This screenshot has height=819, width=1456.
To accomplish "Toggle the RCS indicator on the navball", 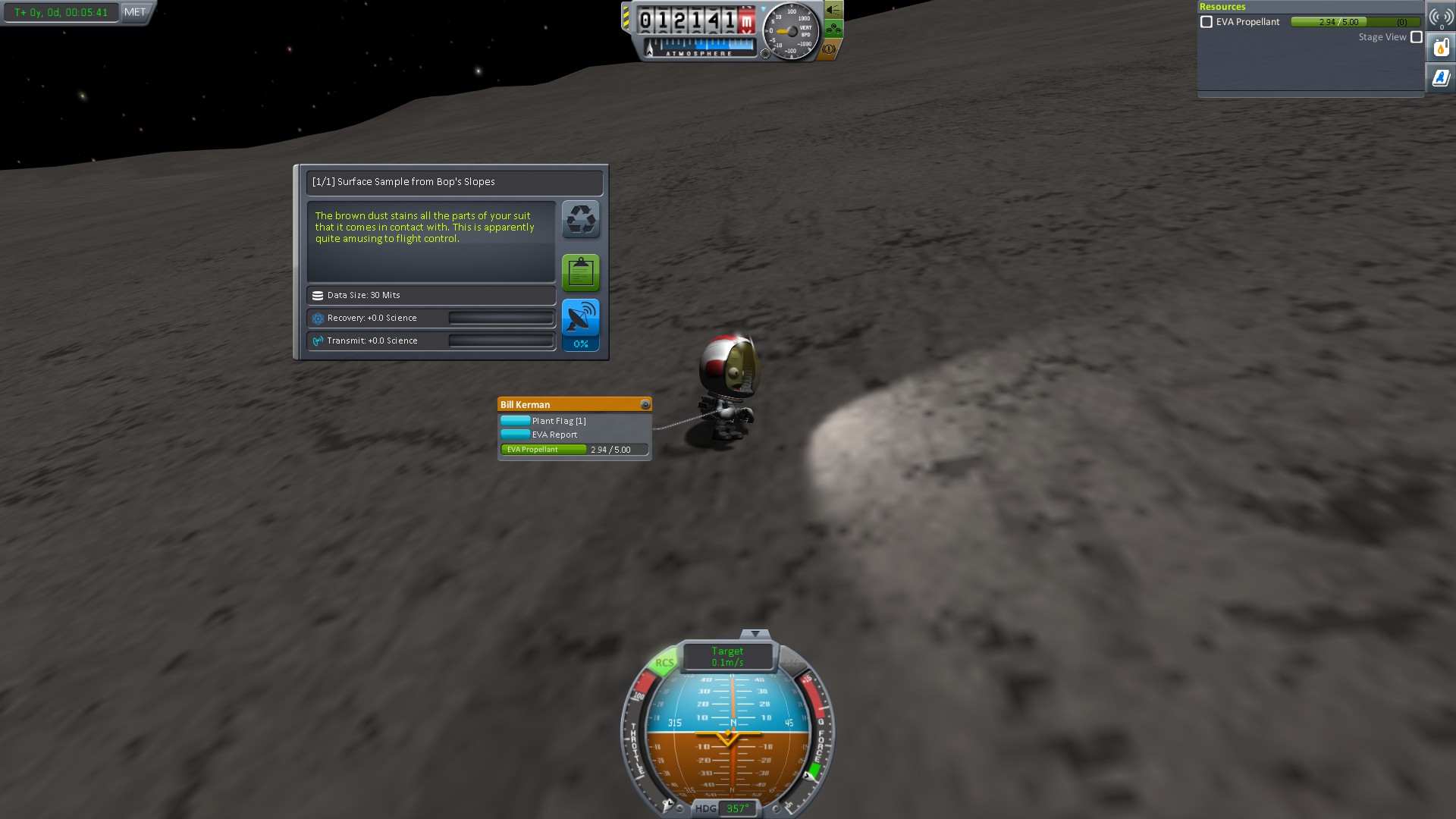I will tap(664, 663).
